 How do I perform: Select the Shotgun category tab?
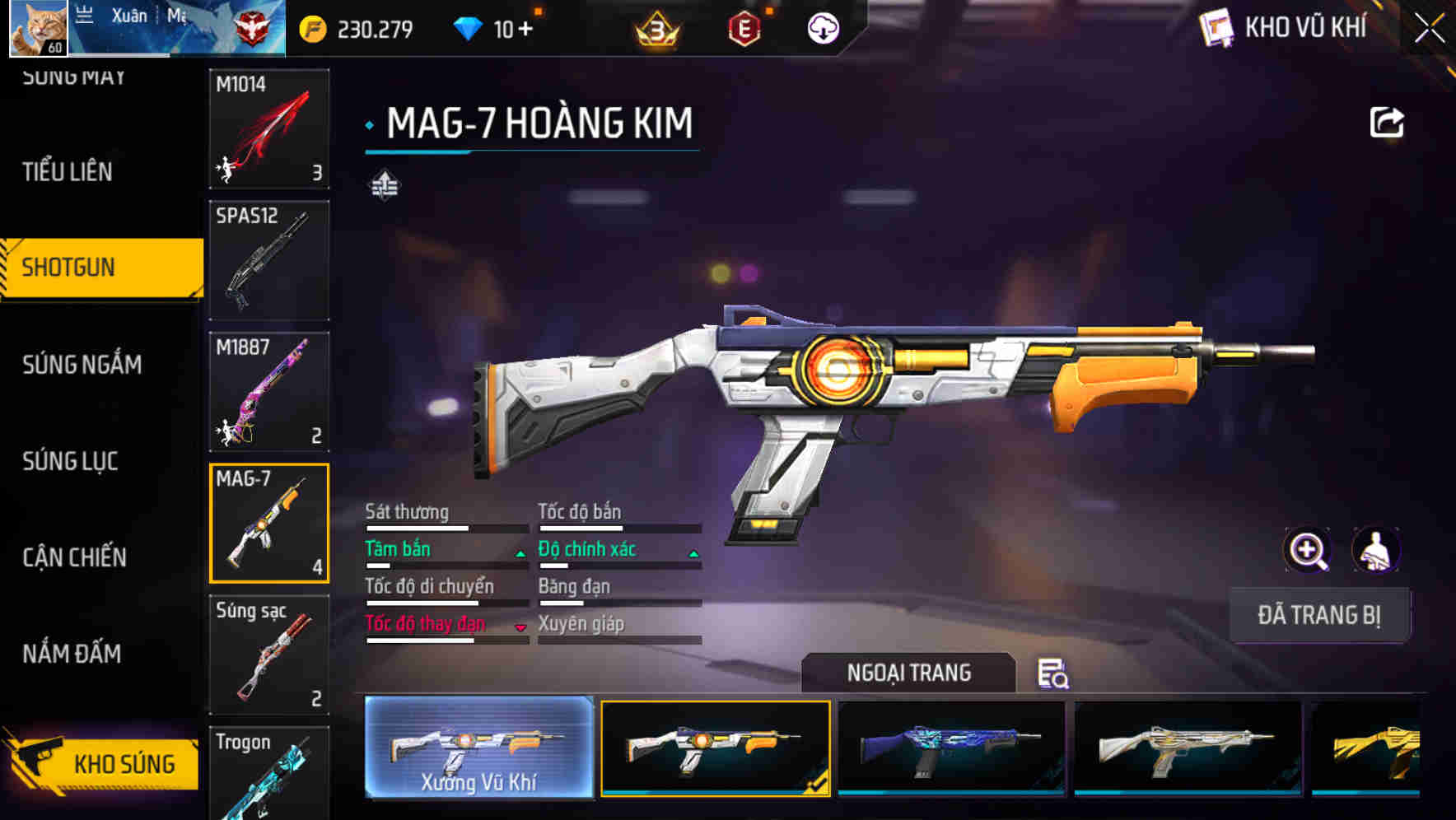[69, 268]
